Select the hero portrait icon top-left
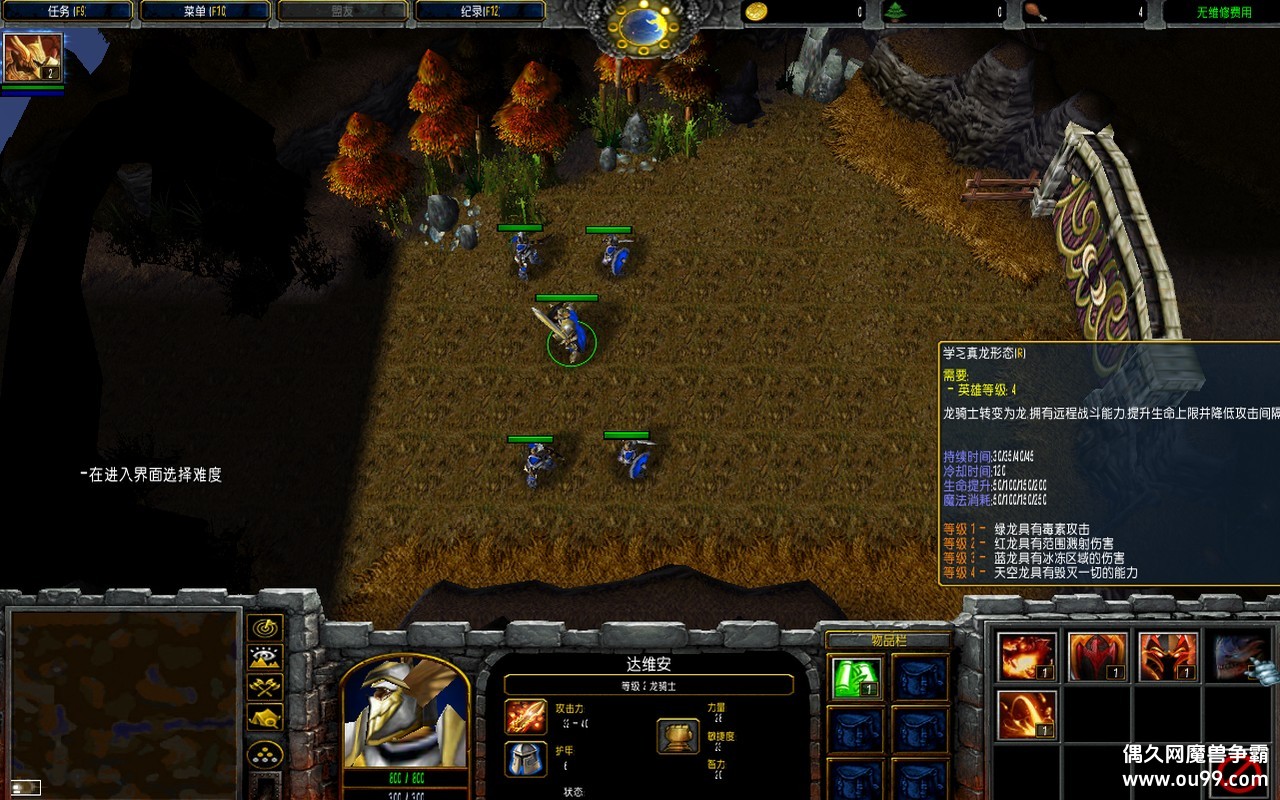Viewport: 1280px width, 800px height. pyautogui.click(x=33, y=58)
